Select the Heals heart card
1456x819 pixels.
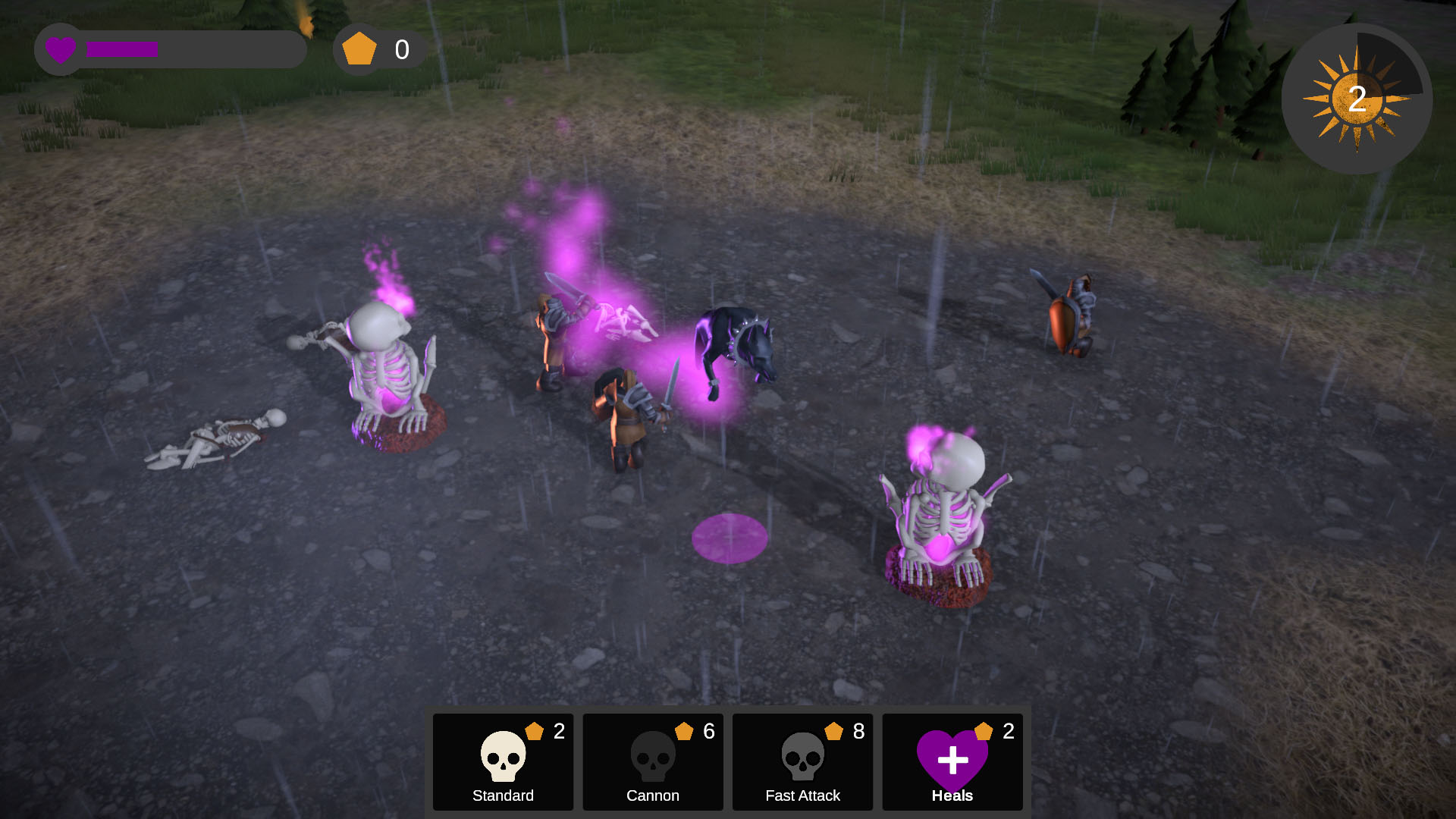pyautogui.click(x=952, y=761)
